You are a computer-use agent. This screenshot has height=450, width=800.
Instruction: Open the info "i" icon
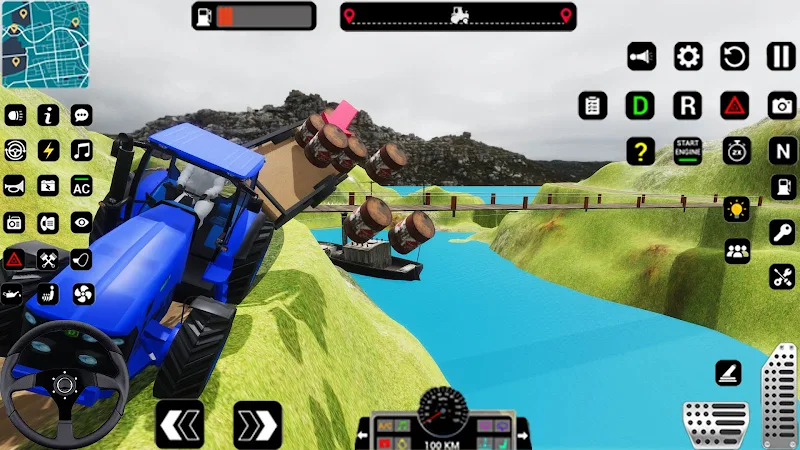(48, 115)
